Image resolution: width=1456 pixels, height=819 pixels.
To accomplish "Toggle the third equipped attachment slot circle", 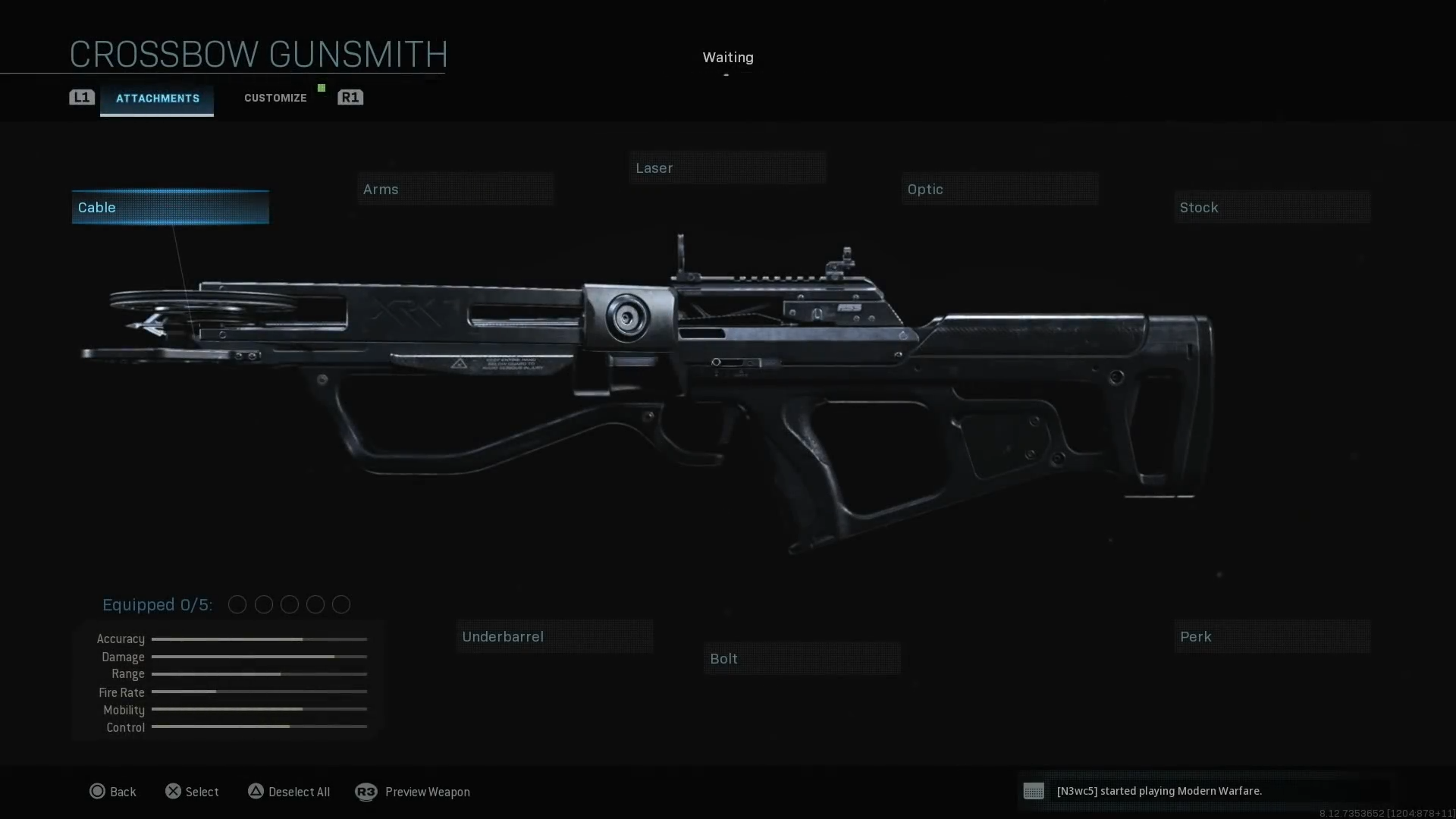I will click(289, 604).
